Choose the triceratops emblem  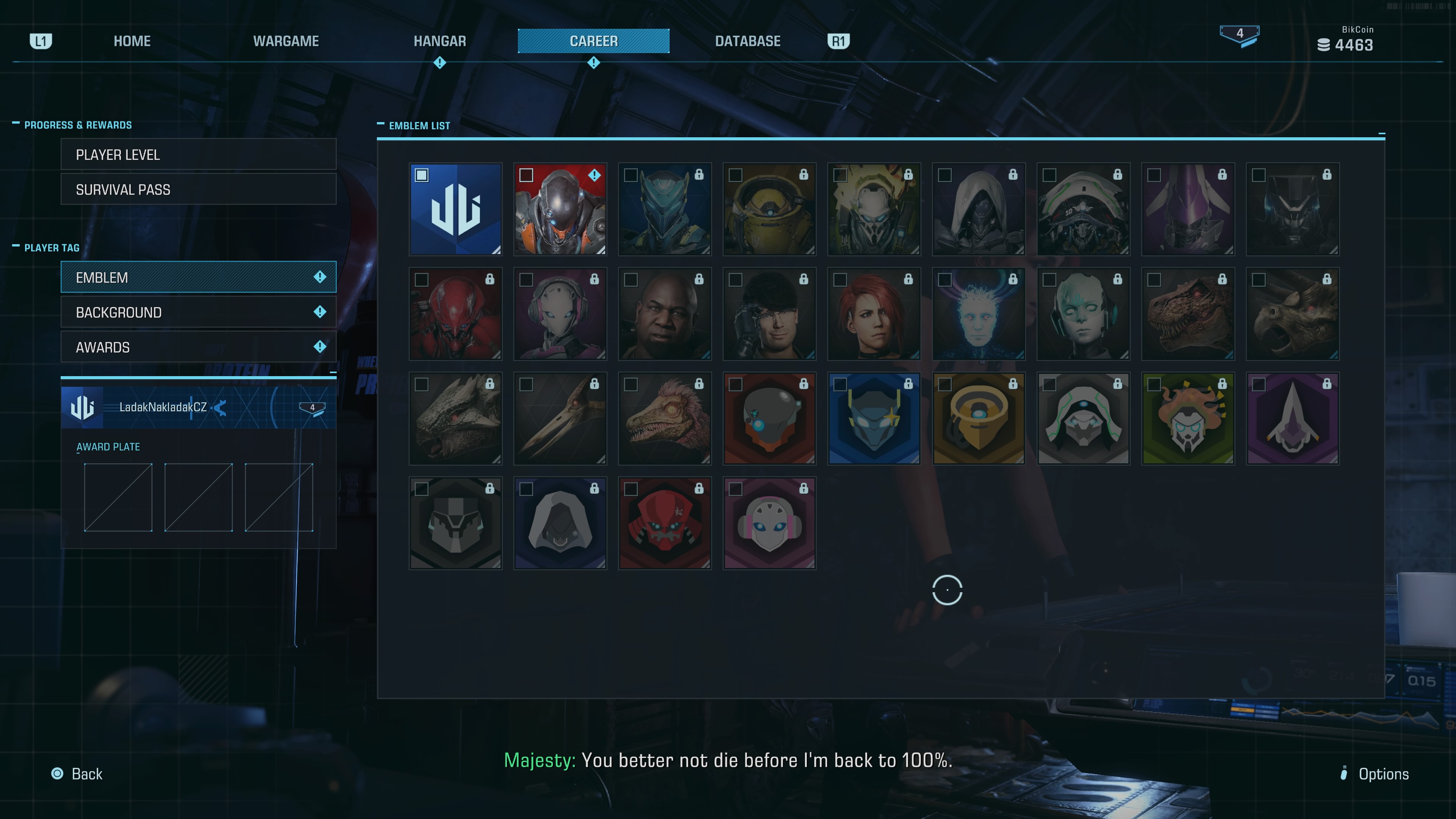pyautogui.click(x=1292, y=314)
